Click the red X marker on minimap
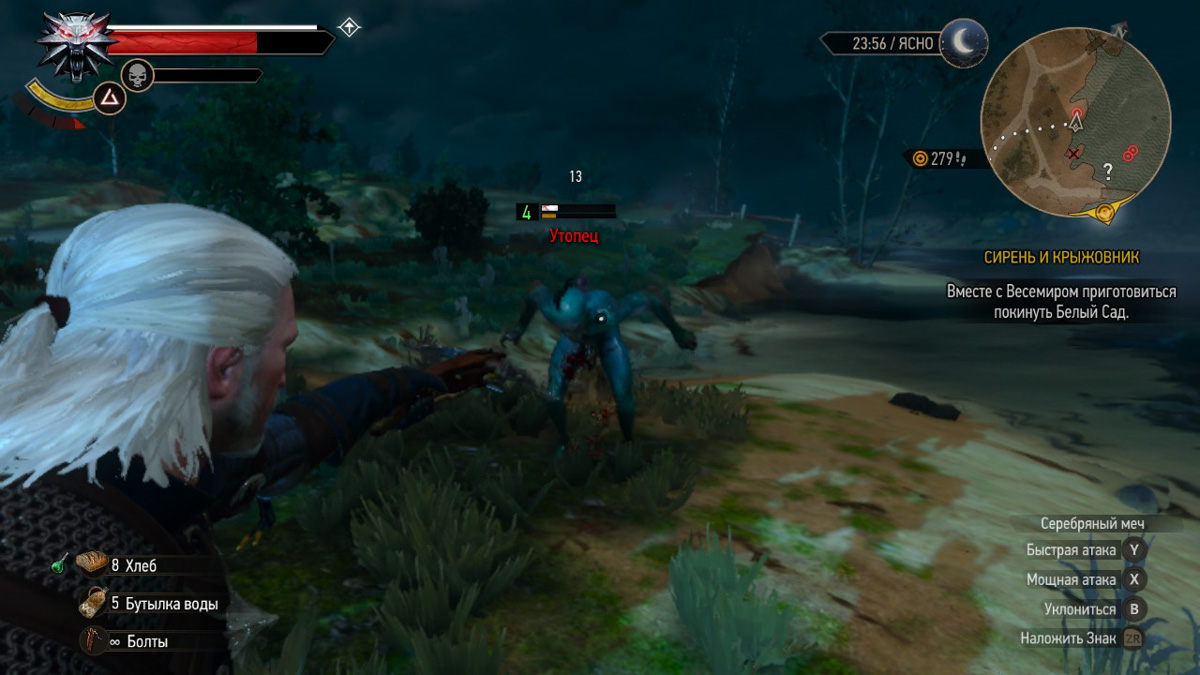The height and width of the screenshot is (675, 1200). 1074,154
